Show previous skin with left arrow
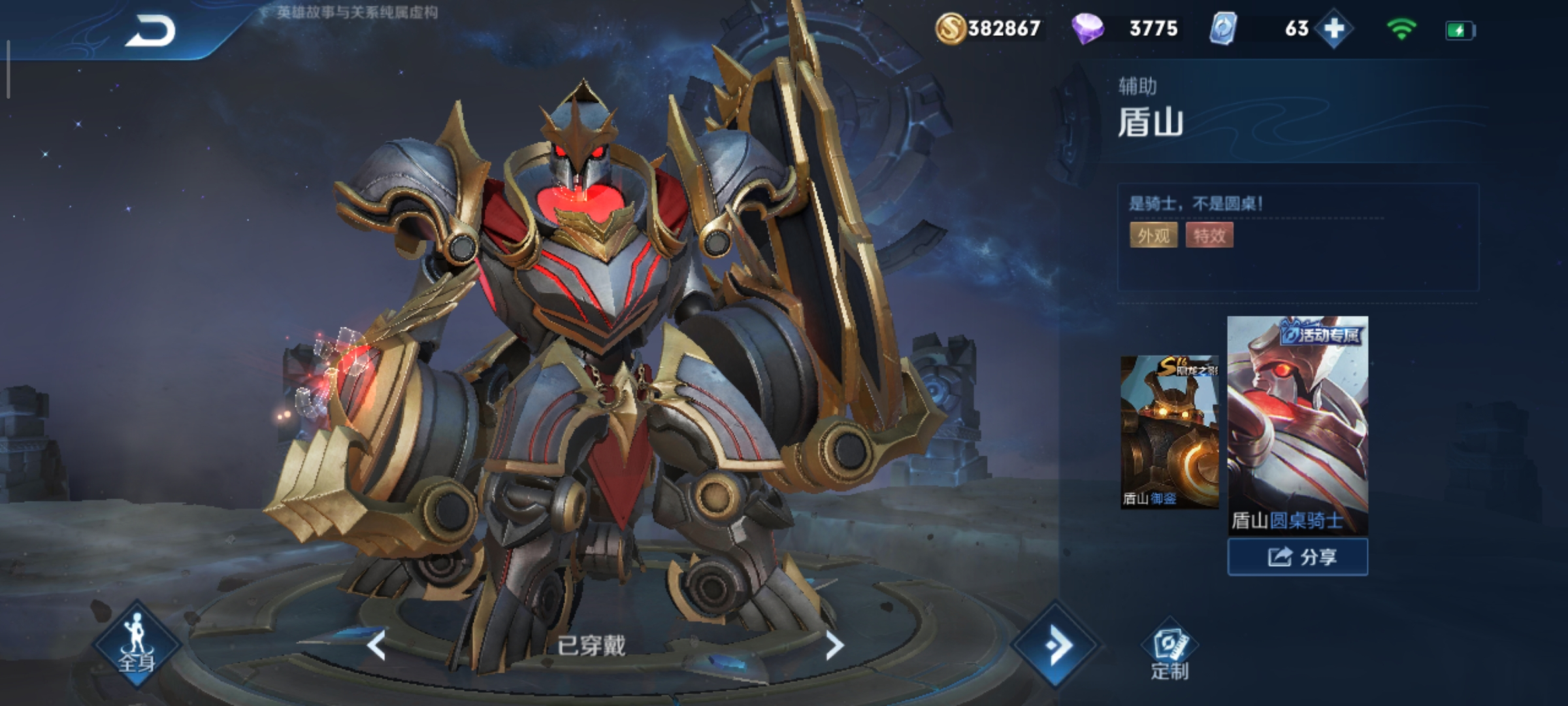Viewport: 1568px width, 706px height. pyautogui.click(x=376, y=646)
